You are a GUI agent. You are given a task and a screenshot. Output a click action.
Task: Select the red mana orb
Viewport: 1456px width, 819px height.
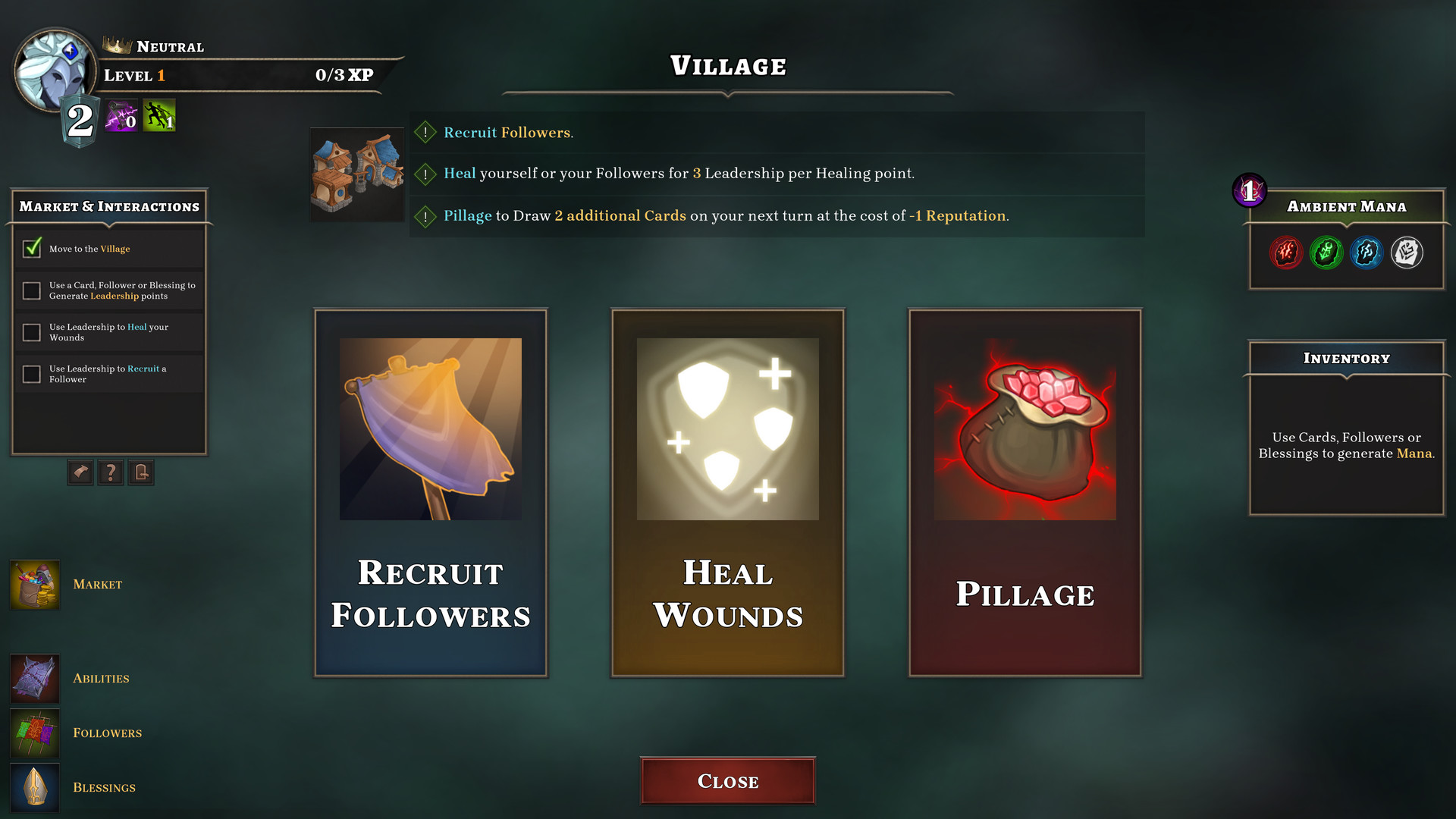pos(1286,253)
